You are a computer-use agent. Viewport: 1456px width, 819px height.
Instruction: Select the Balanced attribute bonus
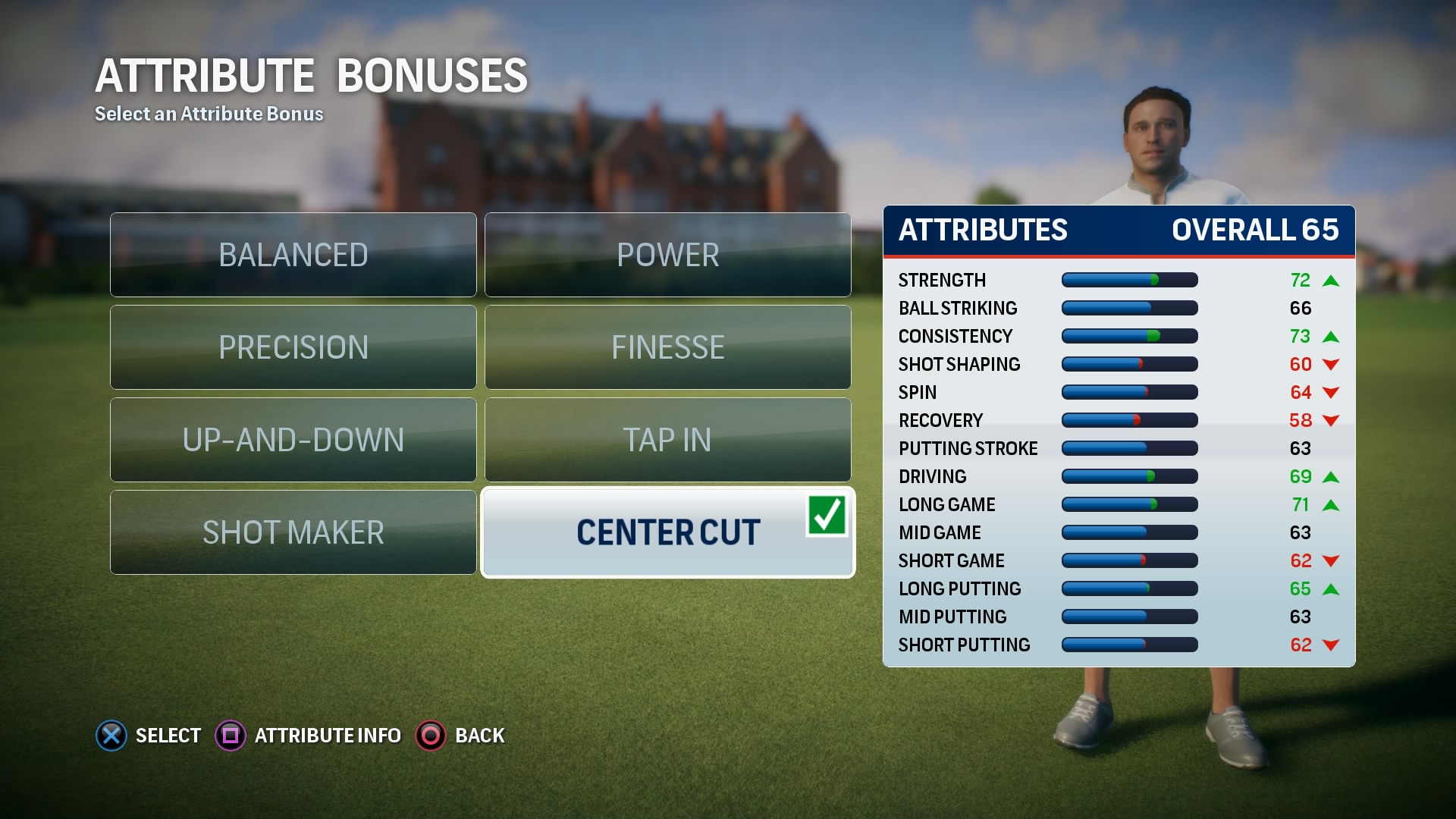pyautogui.click(x=293, y=254)
